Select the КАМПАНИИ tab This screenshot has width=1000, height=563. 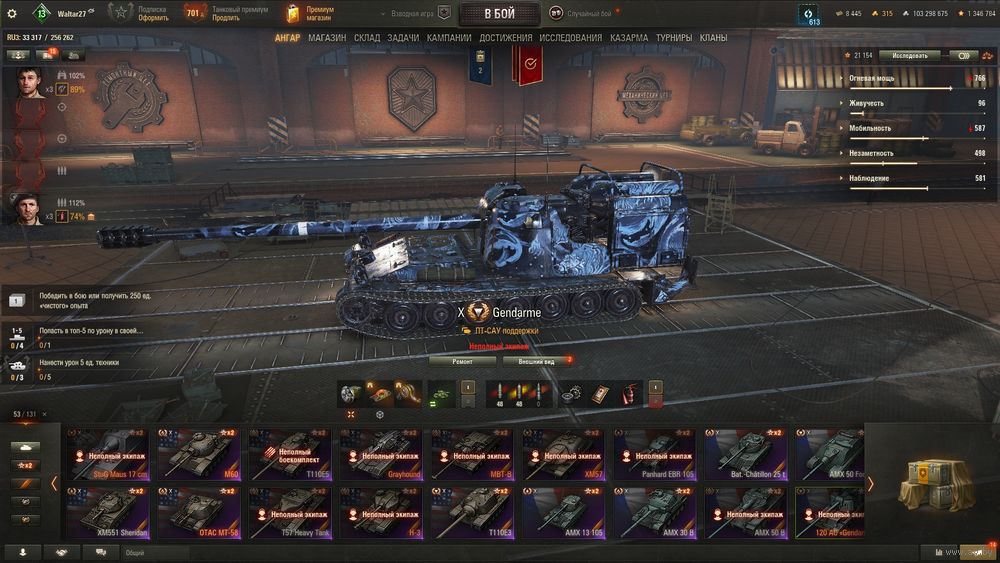click(449, 38)
